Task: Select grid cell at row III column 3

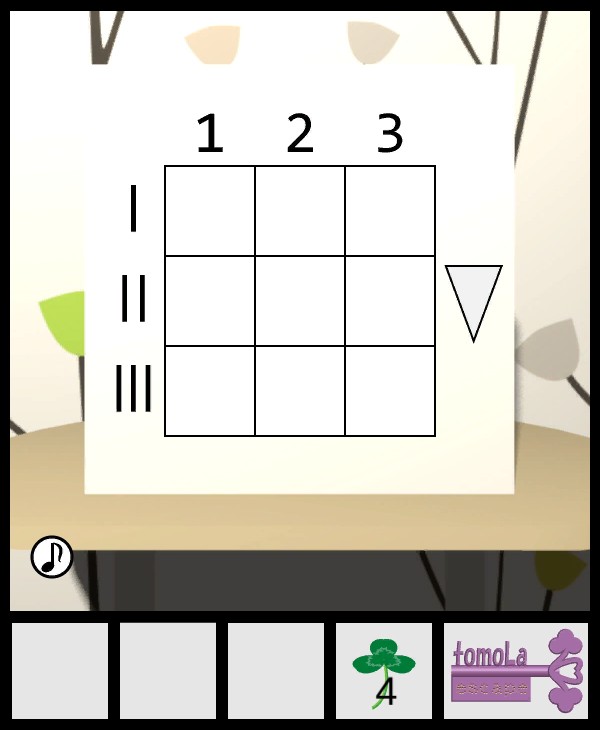Action: coord(390,391)
